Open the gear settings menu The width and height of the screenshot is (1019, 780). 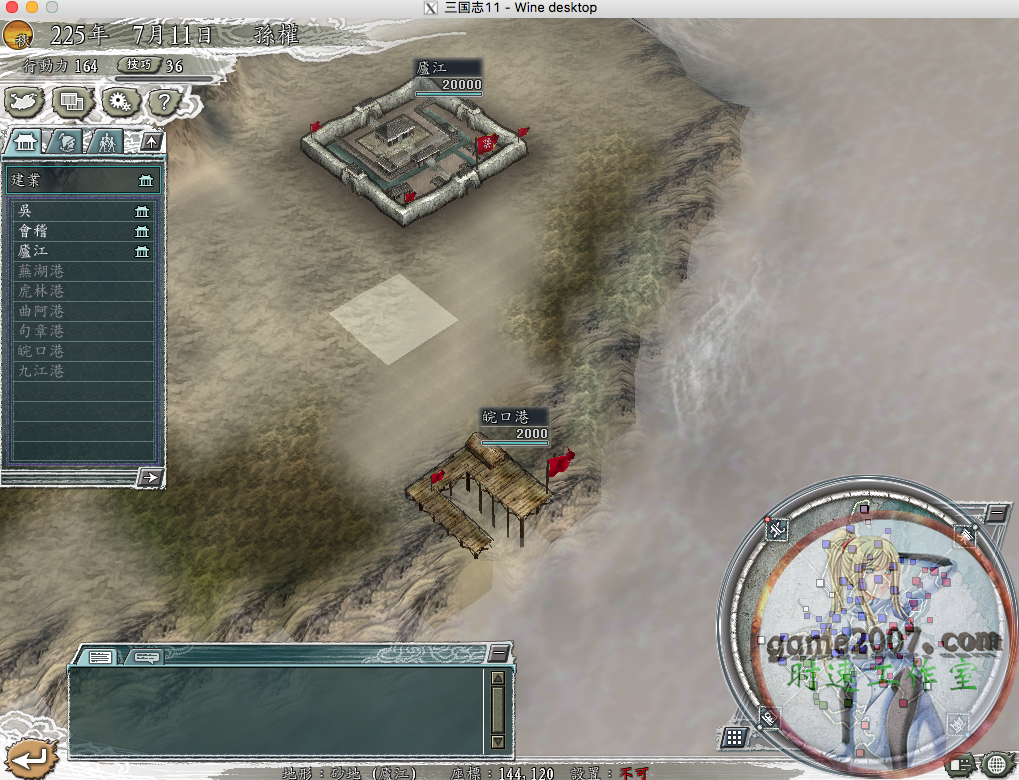coord(118,101)
